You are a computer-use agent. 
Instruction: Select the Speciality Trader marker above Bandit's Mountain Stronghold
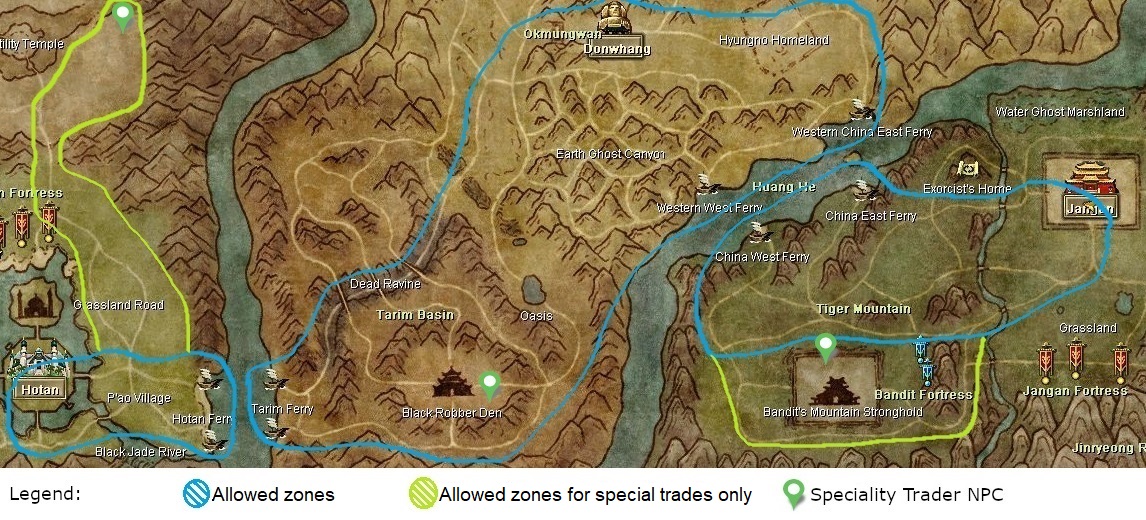point(825,347)
